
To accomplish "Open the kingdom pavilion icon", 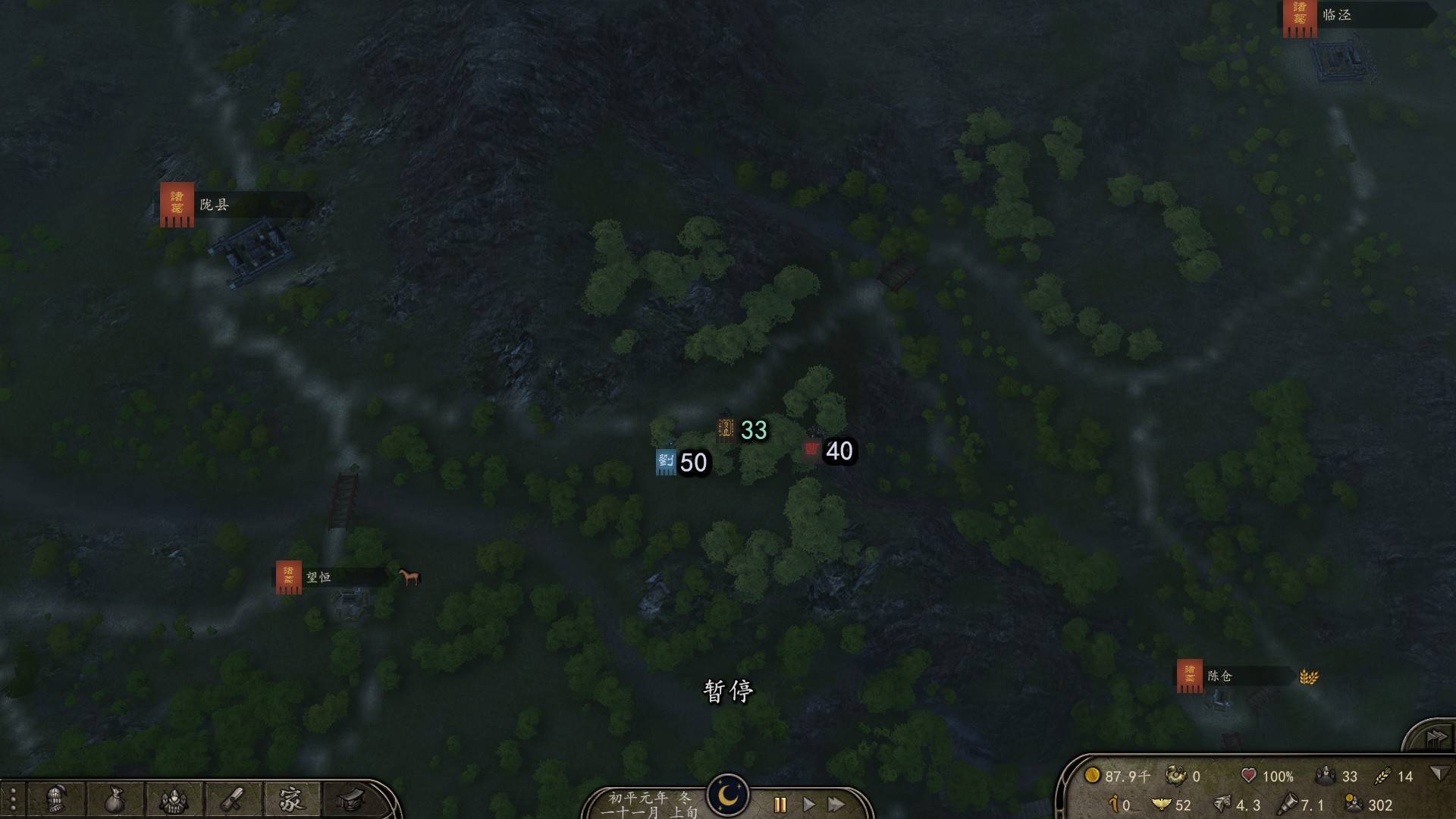I will coord(350,799).
